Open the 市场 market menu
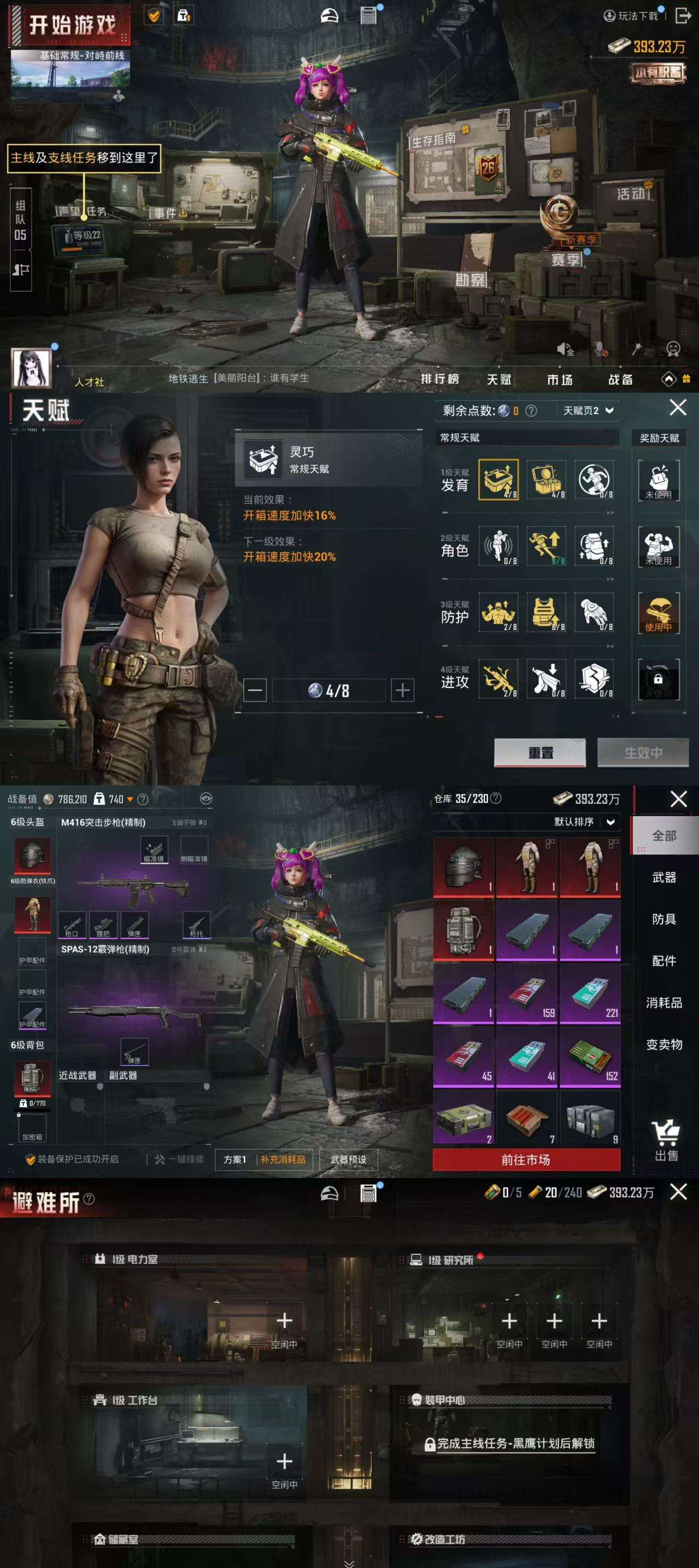 tap(559, 379)
